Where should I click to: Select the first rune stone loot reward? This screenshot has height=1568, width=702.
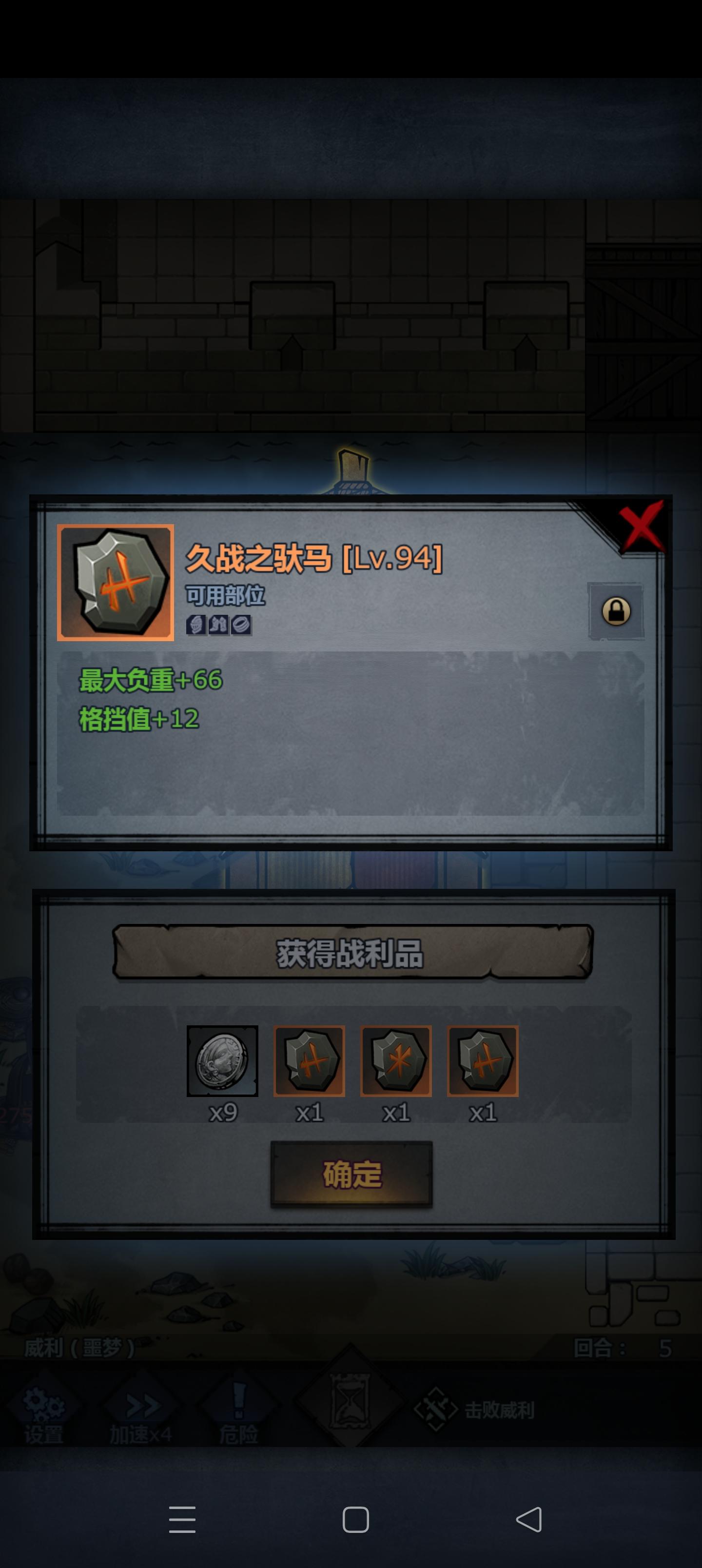pos(309,1061)
